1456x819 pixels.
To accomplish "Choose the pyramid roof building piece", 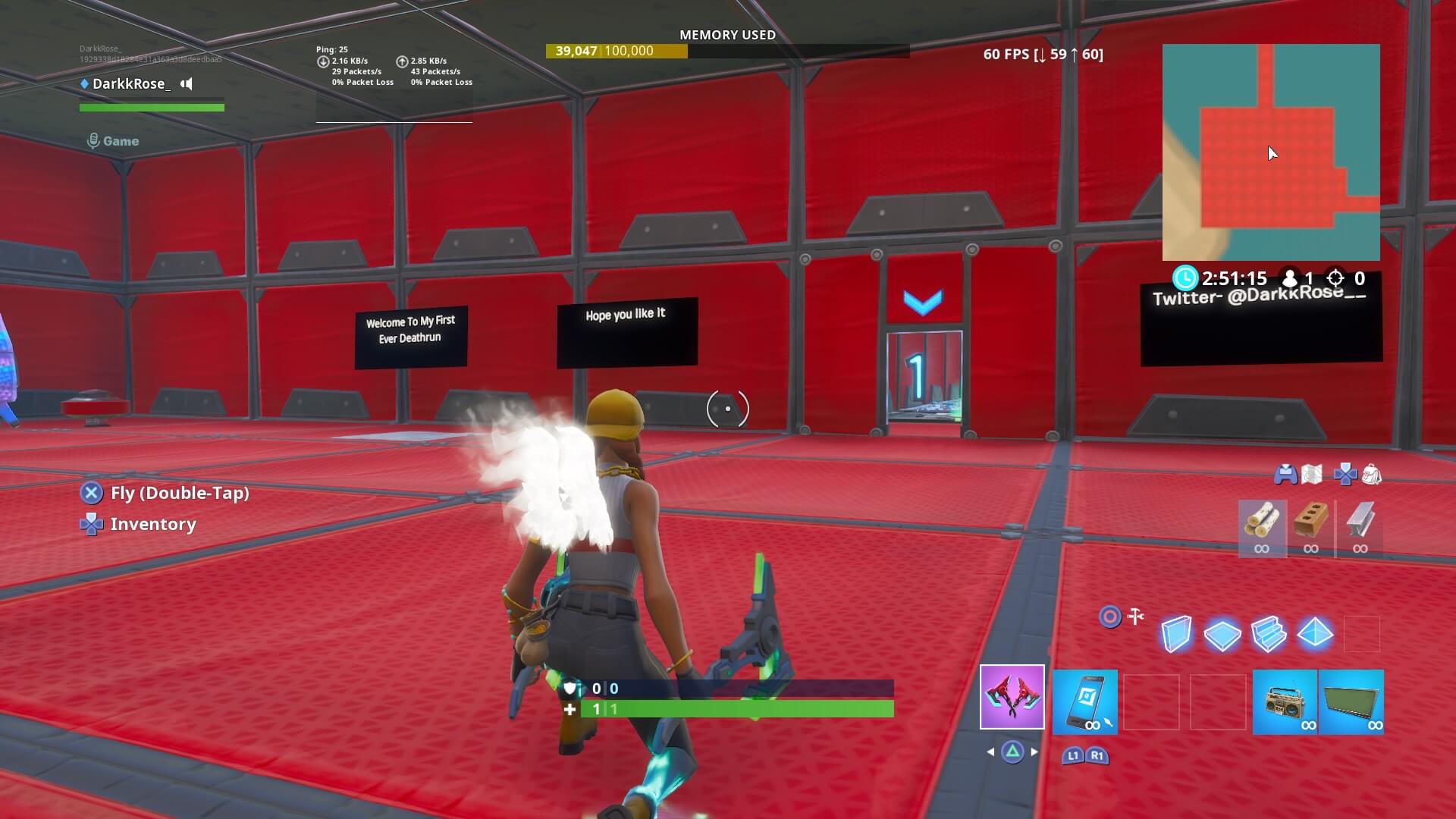I will point(1316,633).
